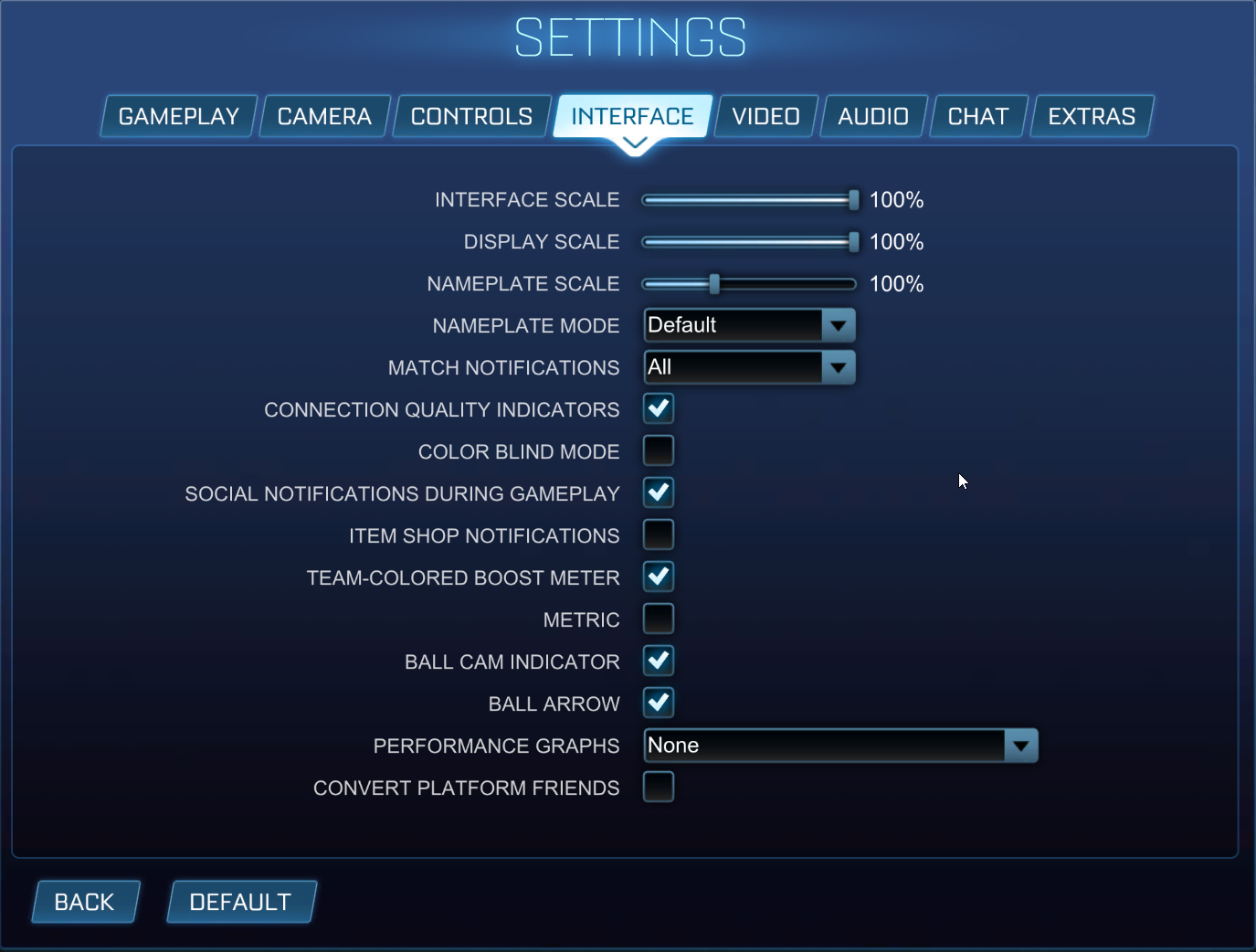Switch to the Video tab
The width and height of the screenshot is (1256, 952).
pos(765,116)
